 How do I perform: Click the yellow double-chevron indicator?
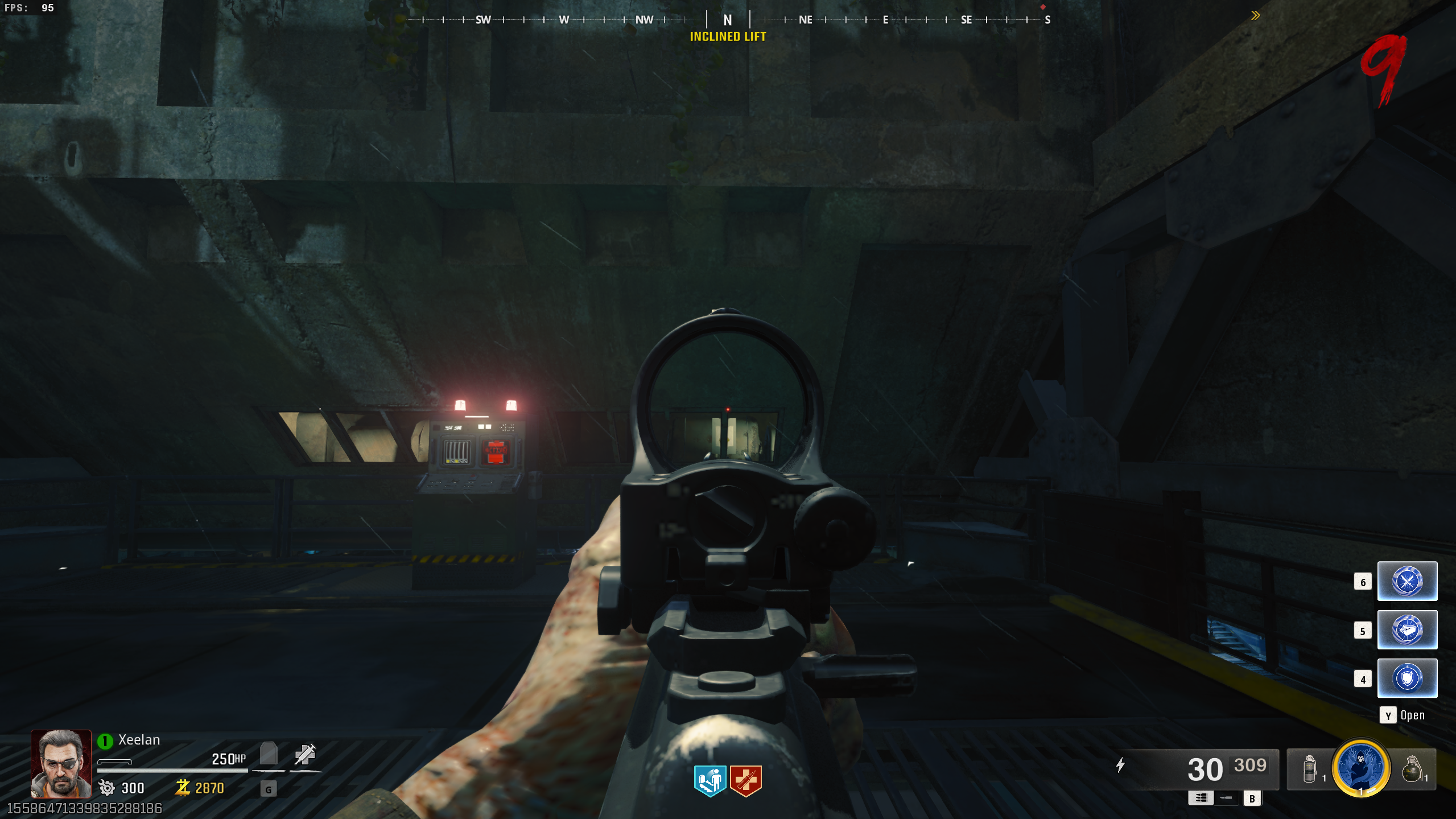point(1255,15)
